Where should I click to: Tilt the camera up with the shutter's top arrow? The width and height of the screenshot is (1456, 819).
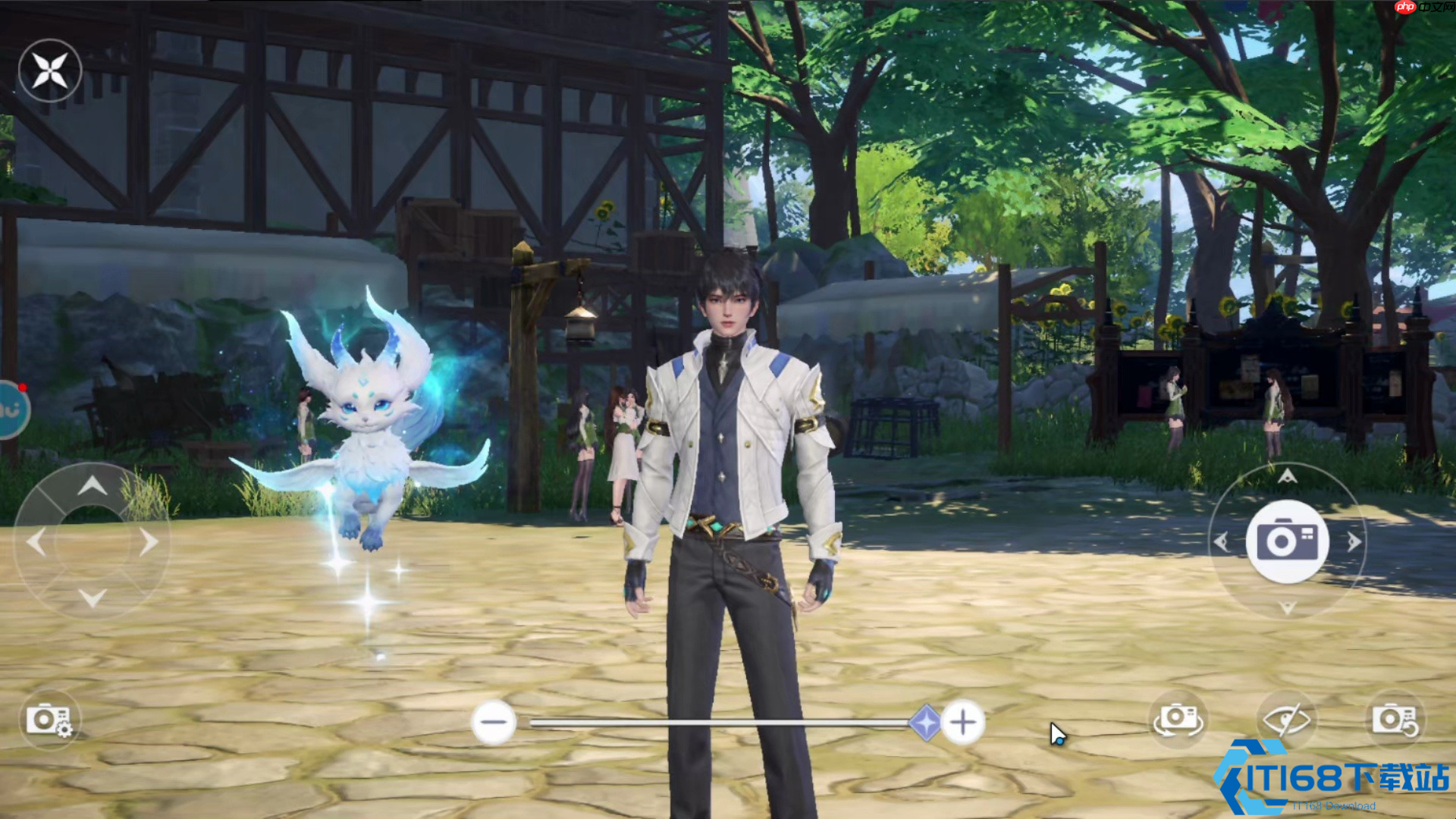click(x=1287, y=476)
